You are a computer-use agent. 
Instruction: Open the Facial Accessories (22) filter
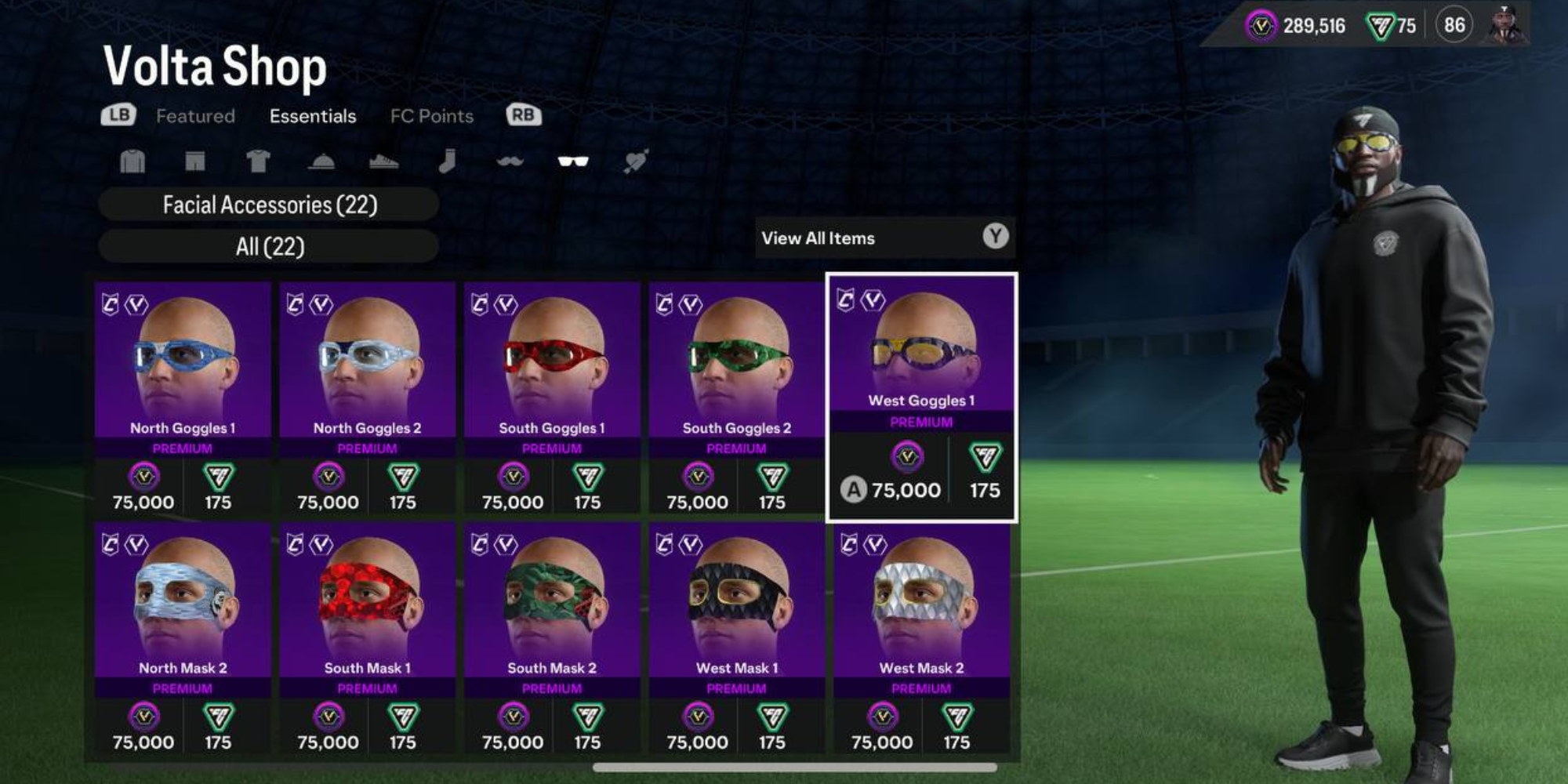pos(268,205)
